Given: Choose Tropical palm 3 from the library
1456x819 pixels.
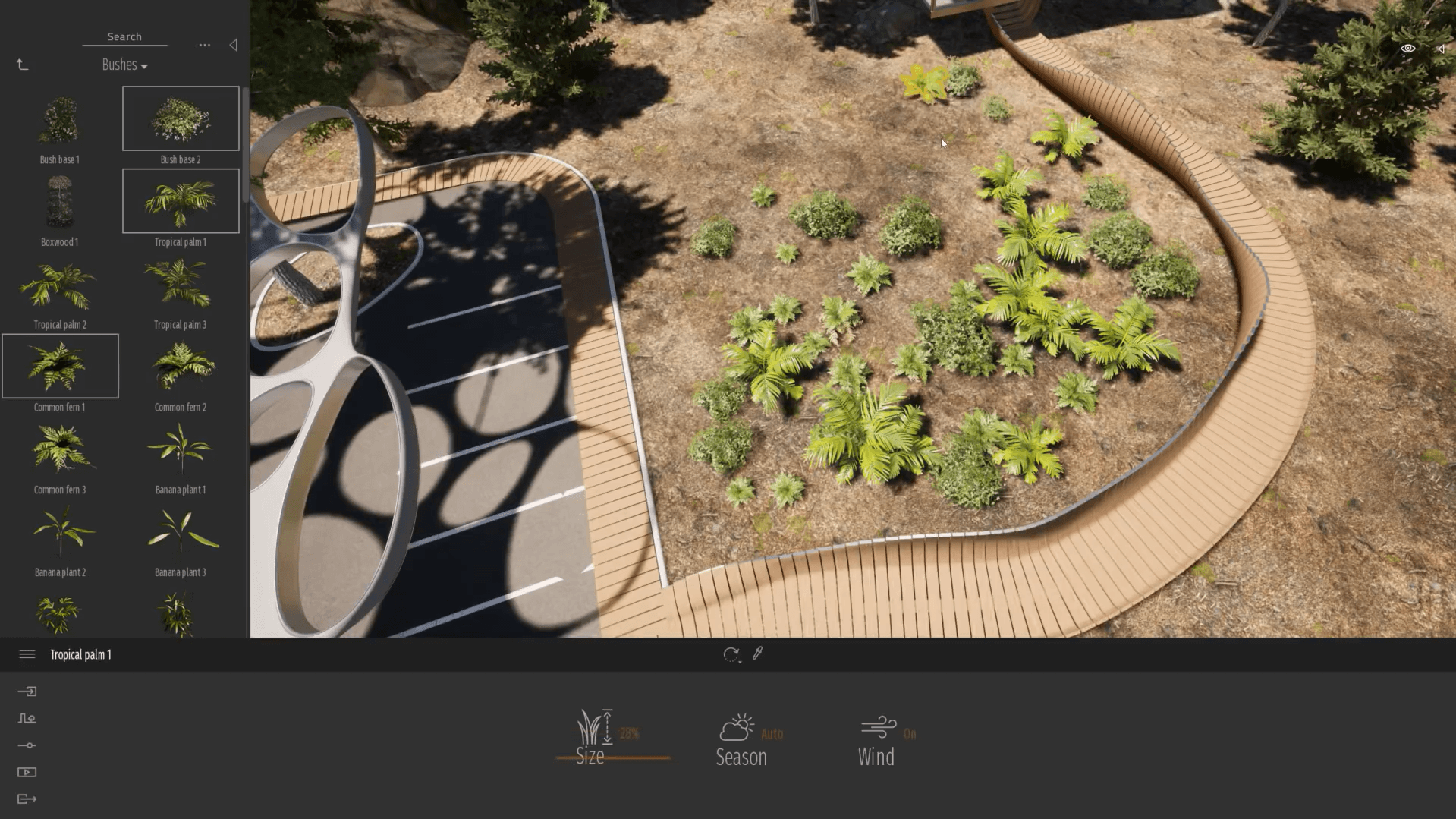Looking at the screenshot, I should tap(181, 285).
